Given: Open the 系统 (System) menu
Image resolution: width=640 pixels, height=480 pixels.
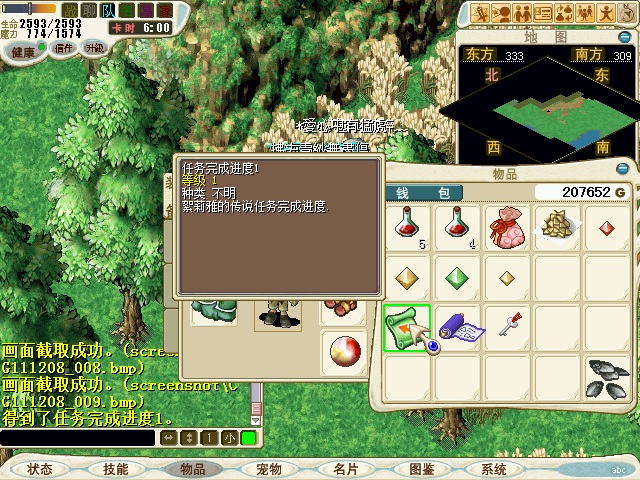Looking at the screenshot, I should click(x=494, y=469).
